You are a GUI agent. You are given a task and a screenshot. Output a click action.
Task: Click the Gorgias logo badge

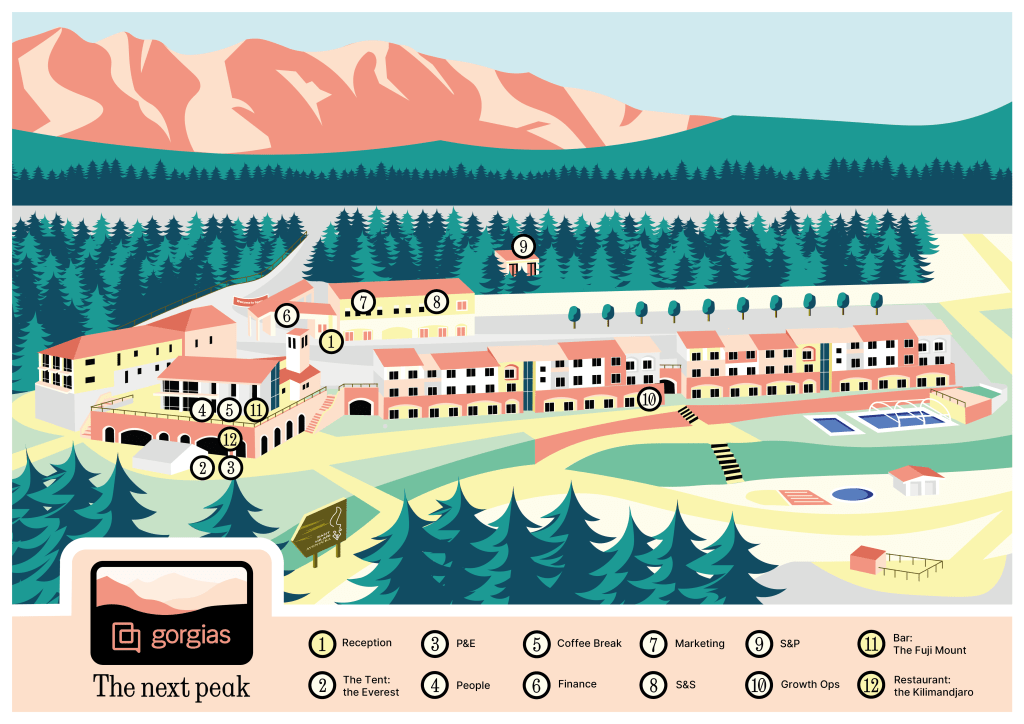tap(171, 614)
